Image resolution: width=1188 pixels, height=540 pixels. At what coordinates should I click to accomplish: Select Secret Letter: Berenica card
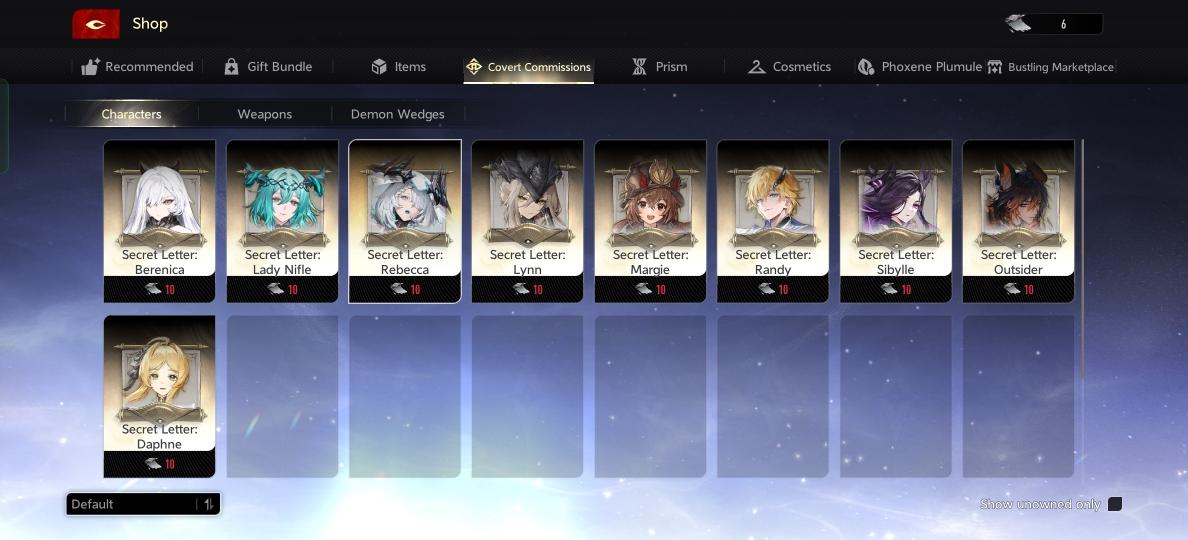click(x=159, y=220)
